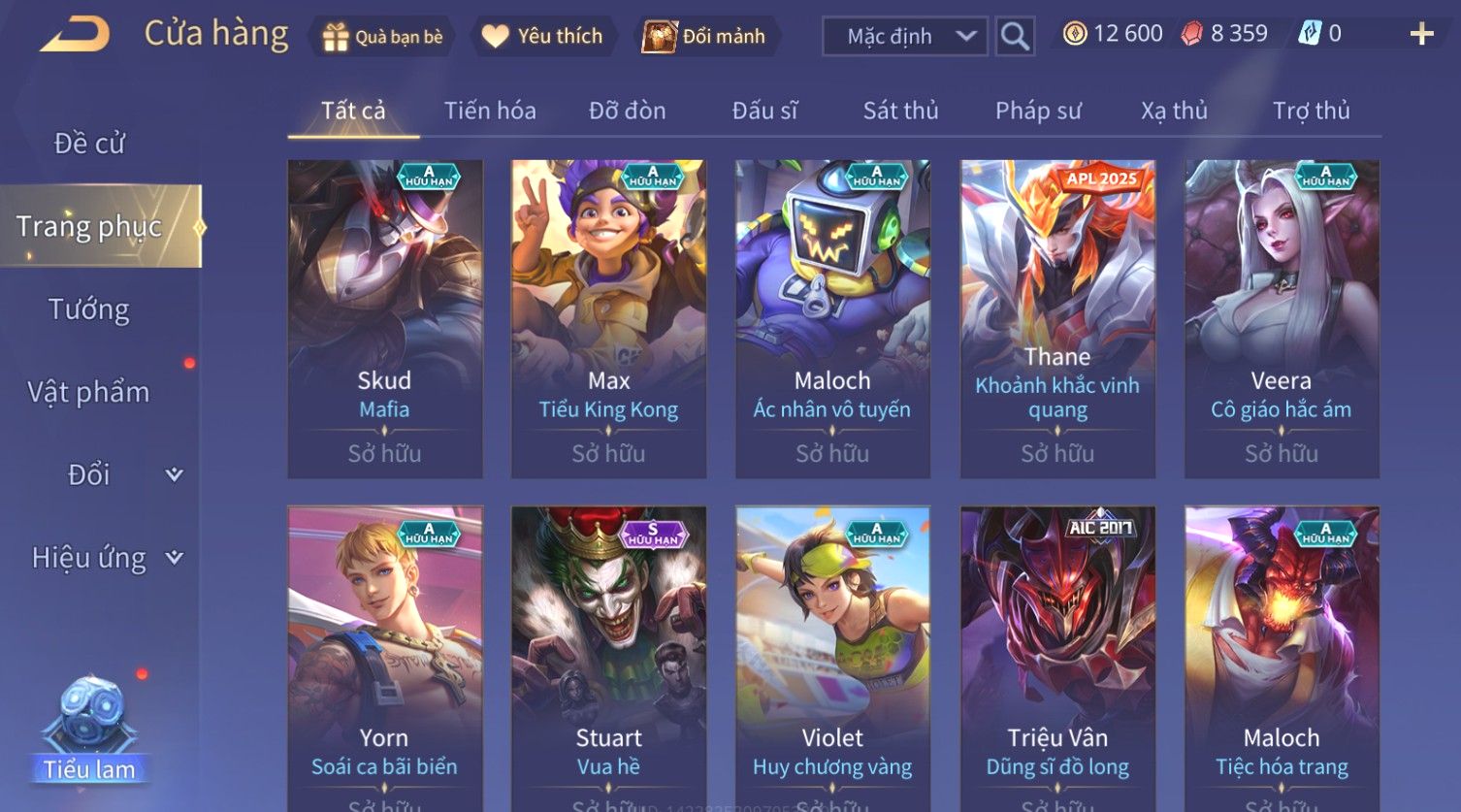Screen dimensions: 1461x812
Task: Switch to the Đỡ đòn tab
Action: point(627,111)
